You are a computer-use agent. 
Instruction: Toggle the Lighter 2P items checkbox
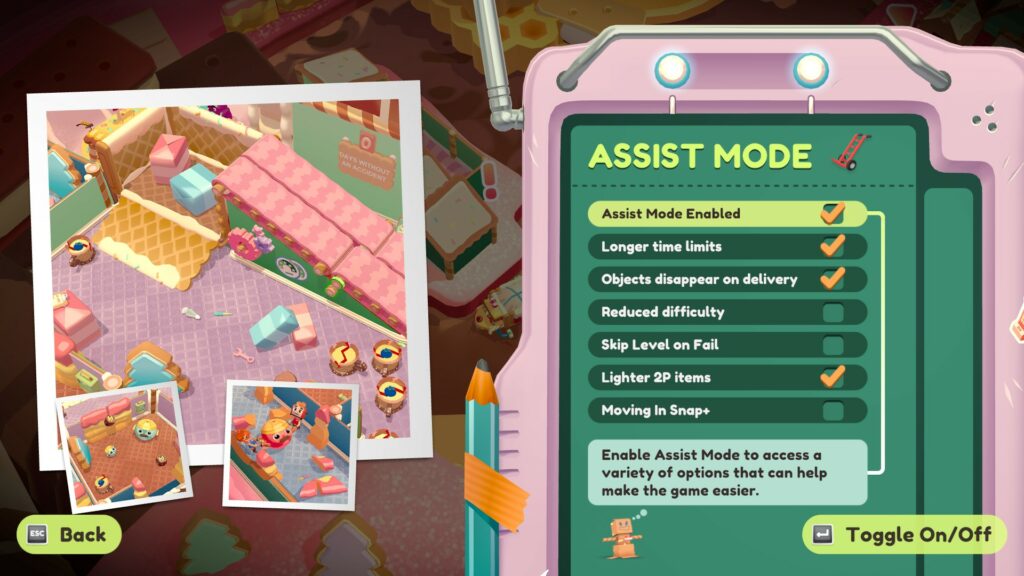tap(832, 377)
